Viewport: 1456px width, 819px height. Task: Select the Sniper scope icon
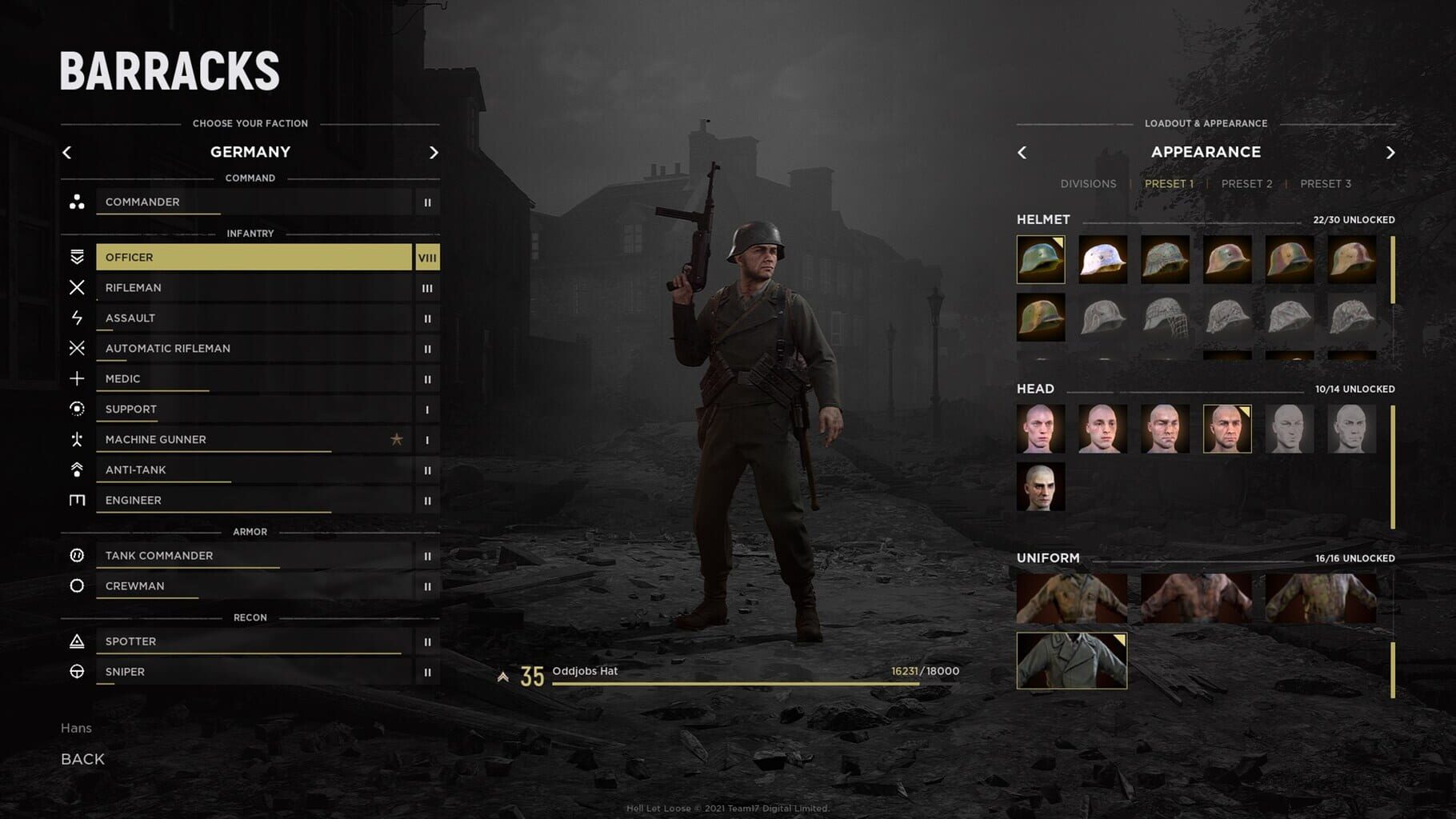pos(78,671)
